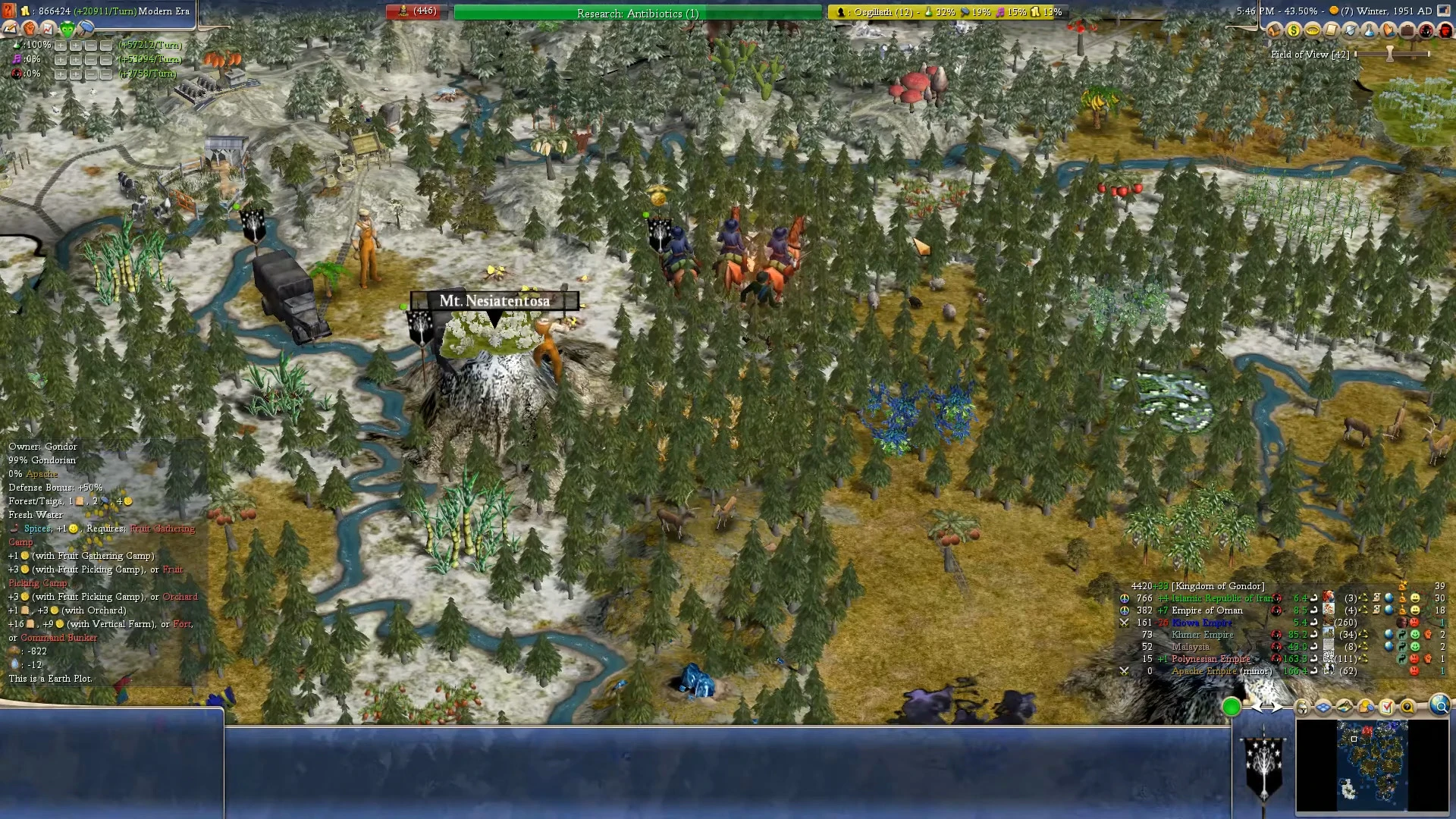Open the Military Advisor sword-and-shield icon

click(x=1351, y=31)
